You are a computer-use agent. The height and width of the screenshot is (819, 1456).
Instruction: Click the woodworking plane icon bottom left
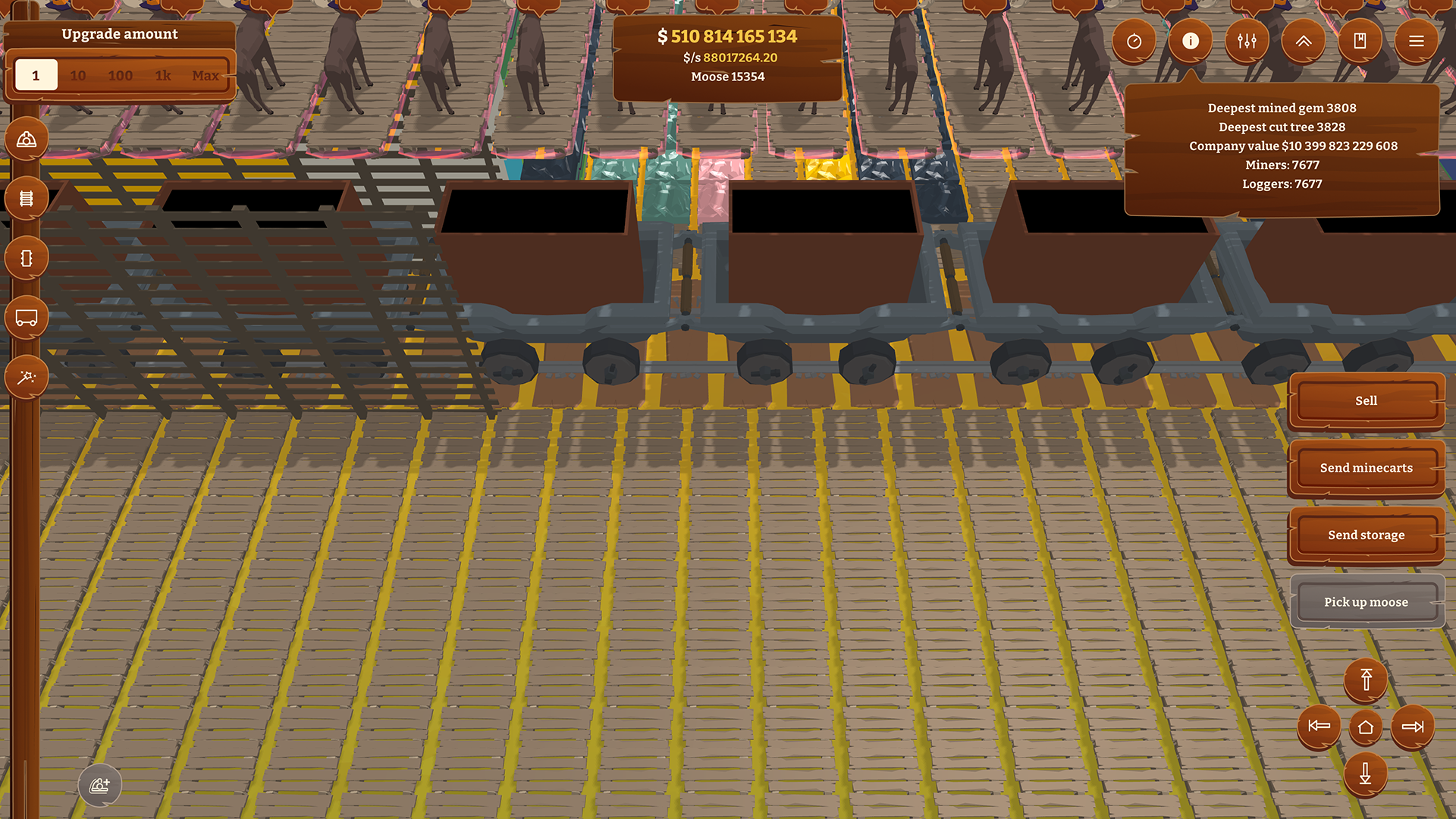[x=100, y=786]
